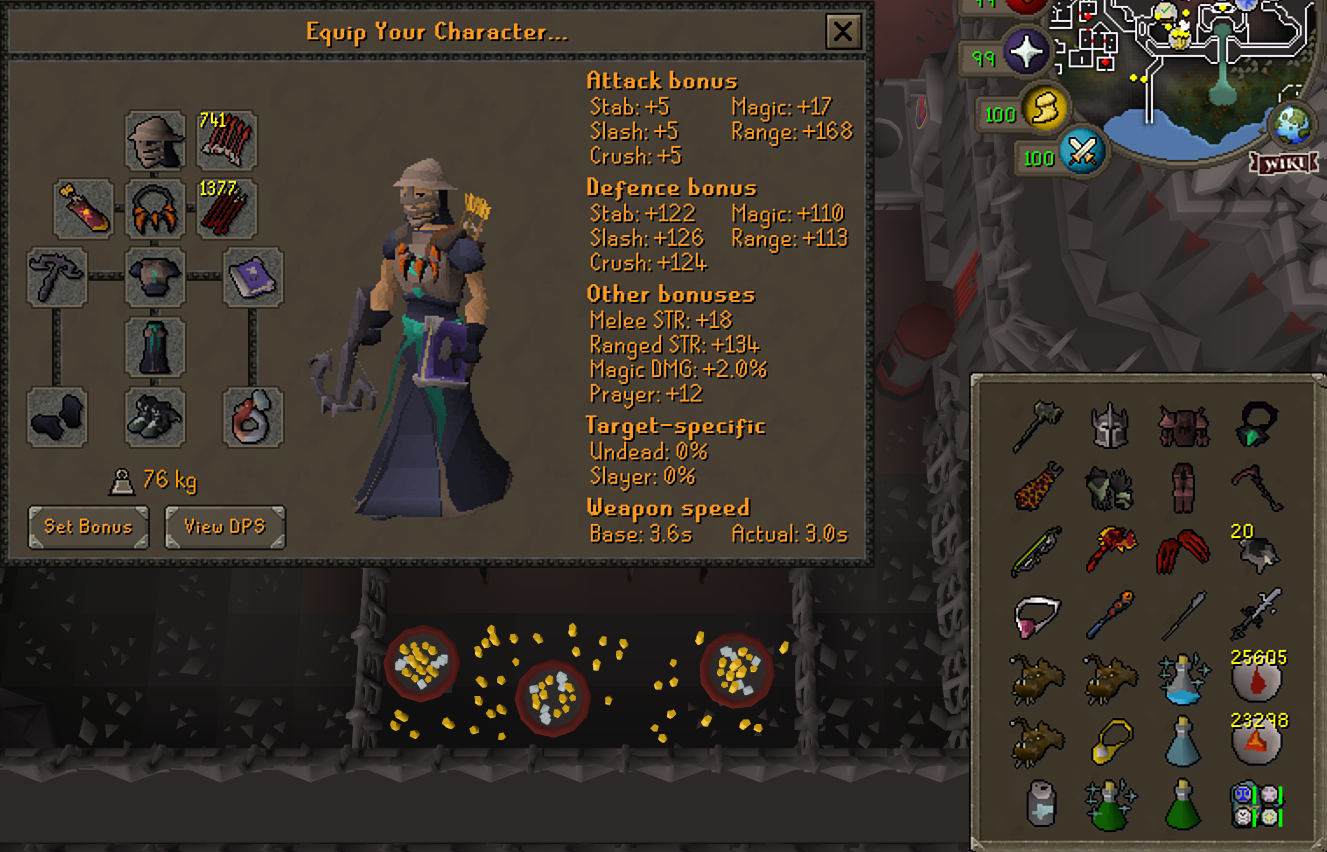The width and height of the screenshot is (1327, 852).
Task: Click the equipped ring in the ring slot
Action: tap(253, 418)
